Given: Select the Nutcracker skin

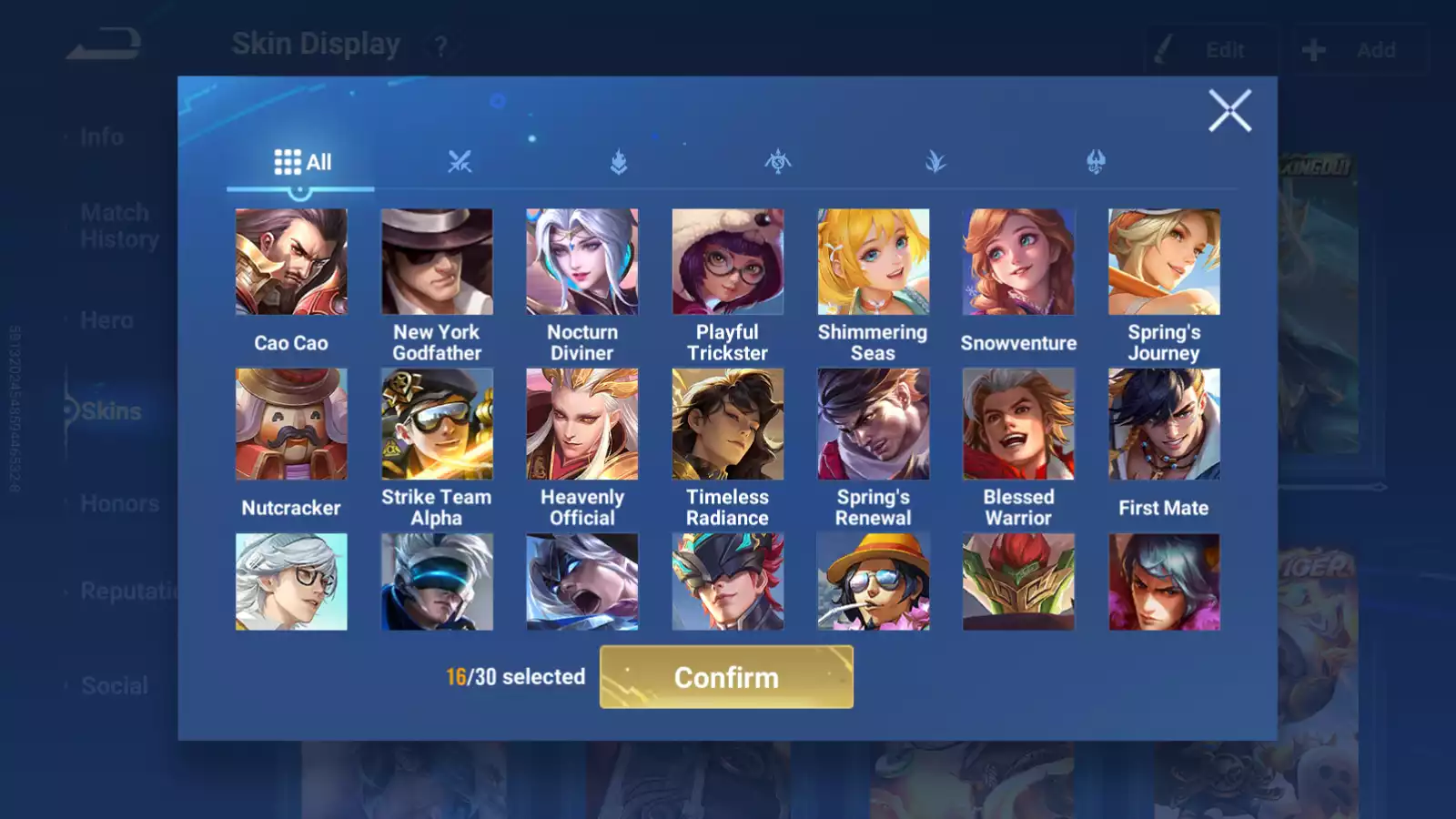Looking at the screenshot, I should (291, 424).
